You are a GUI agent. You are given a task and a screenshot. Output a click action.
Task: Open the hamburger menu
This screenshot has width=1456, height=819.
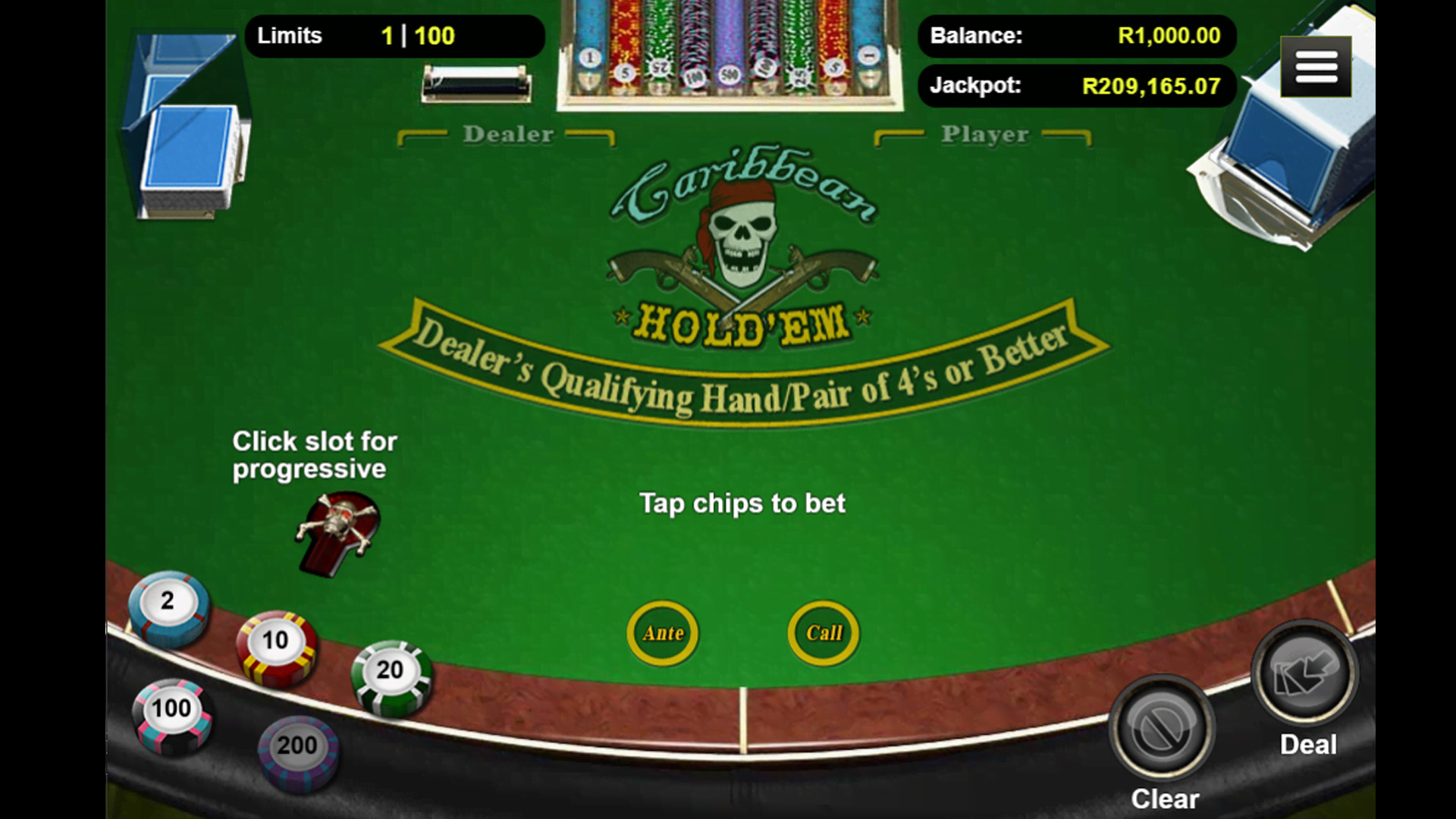[x=1316, y=67]
